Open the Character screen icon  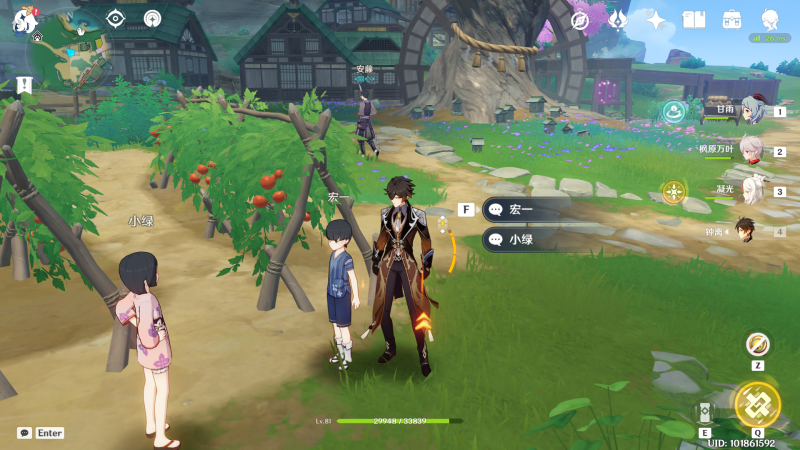point(770,20)
